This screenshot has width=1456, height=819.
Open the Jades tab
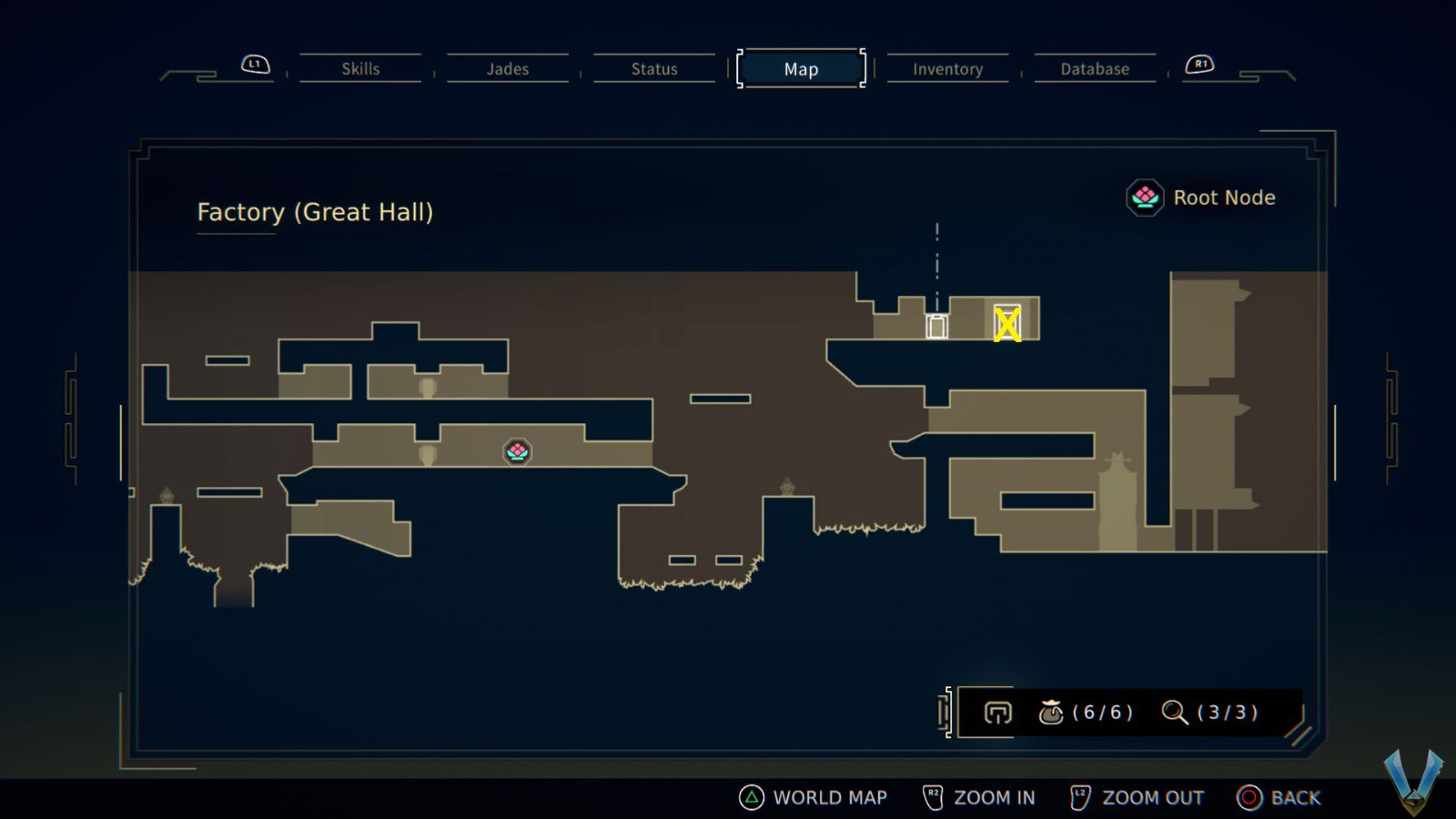coord(507,68)
